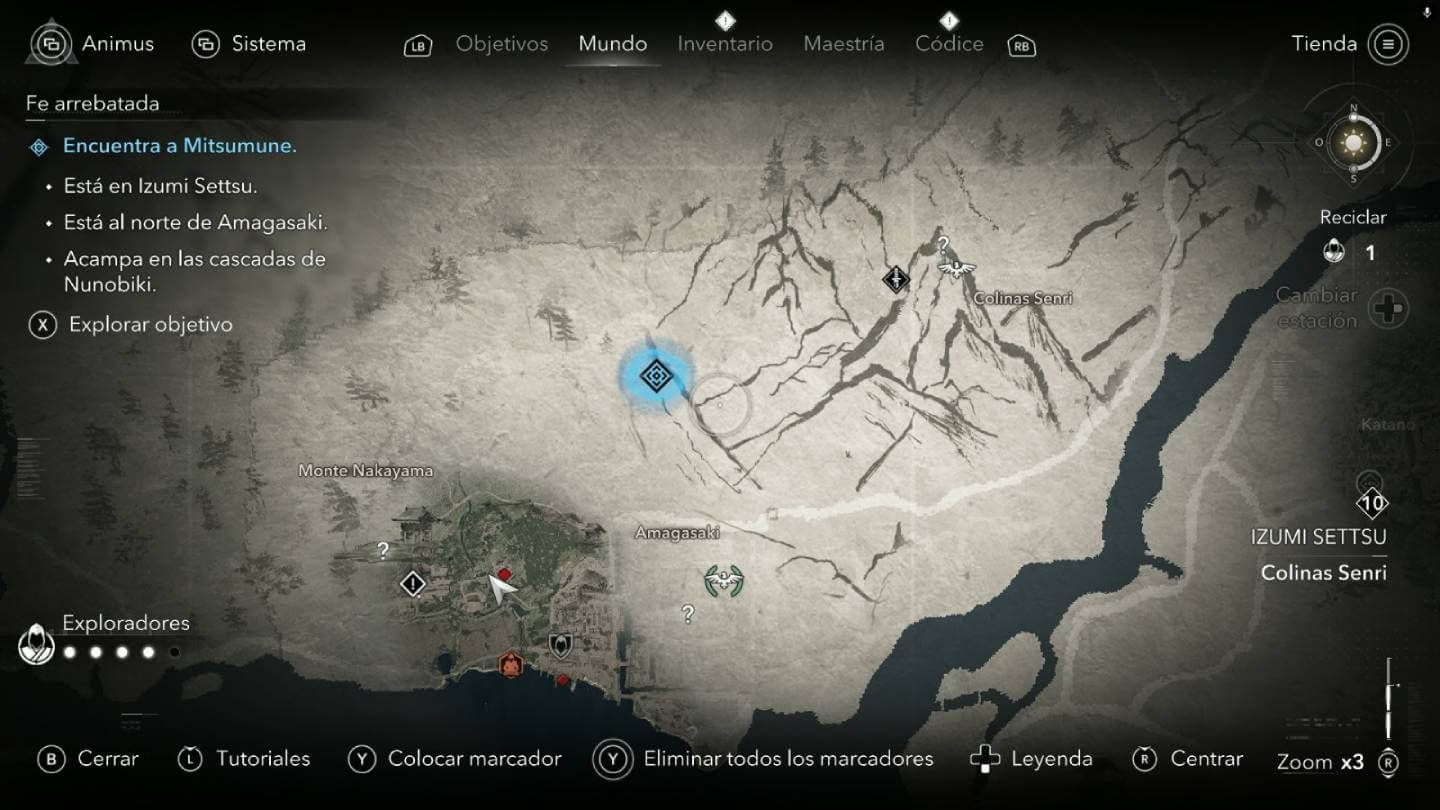Viewport: 1440px width, 810px height.
Task: Open the Leyenda panel
Action: click(x=1048, y=758)
